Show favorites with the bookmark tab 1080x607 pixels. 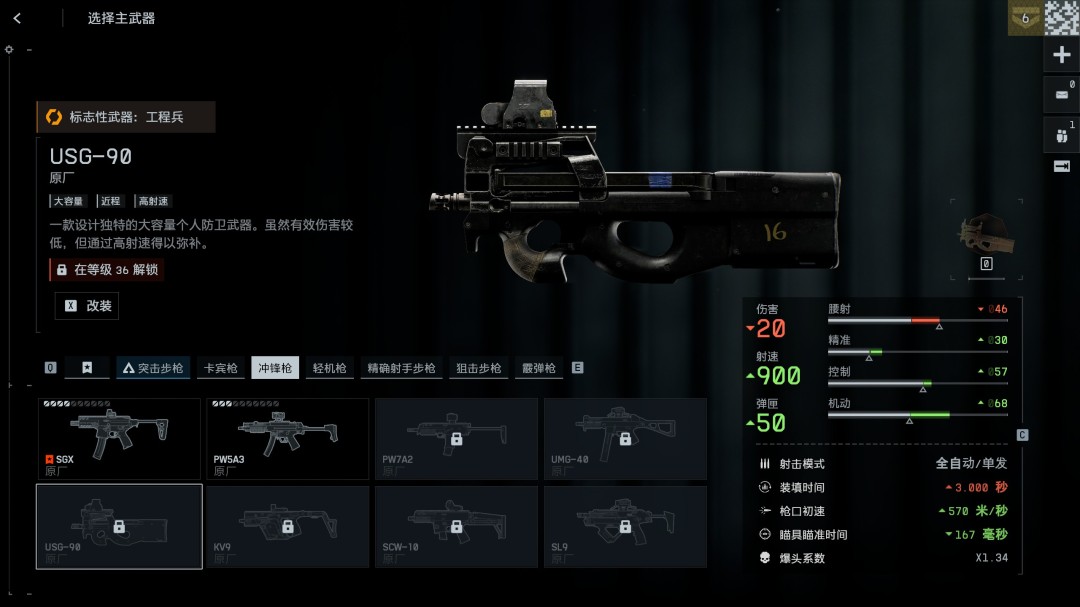[x=87, y=368]
